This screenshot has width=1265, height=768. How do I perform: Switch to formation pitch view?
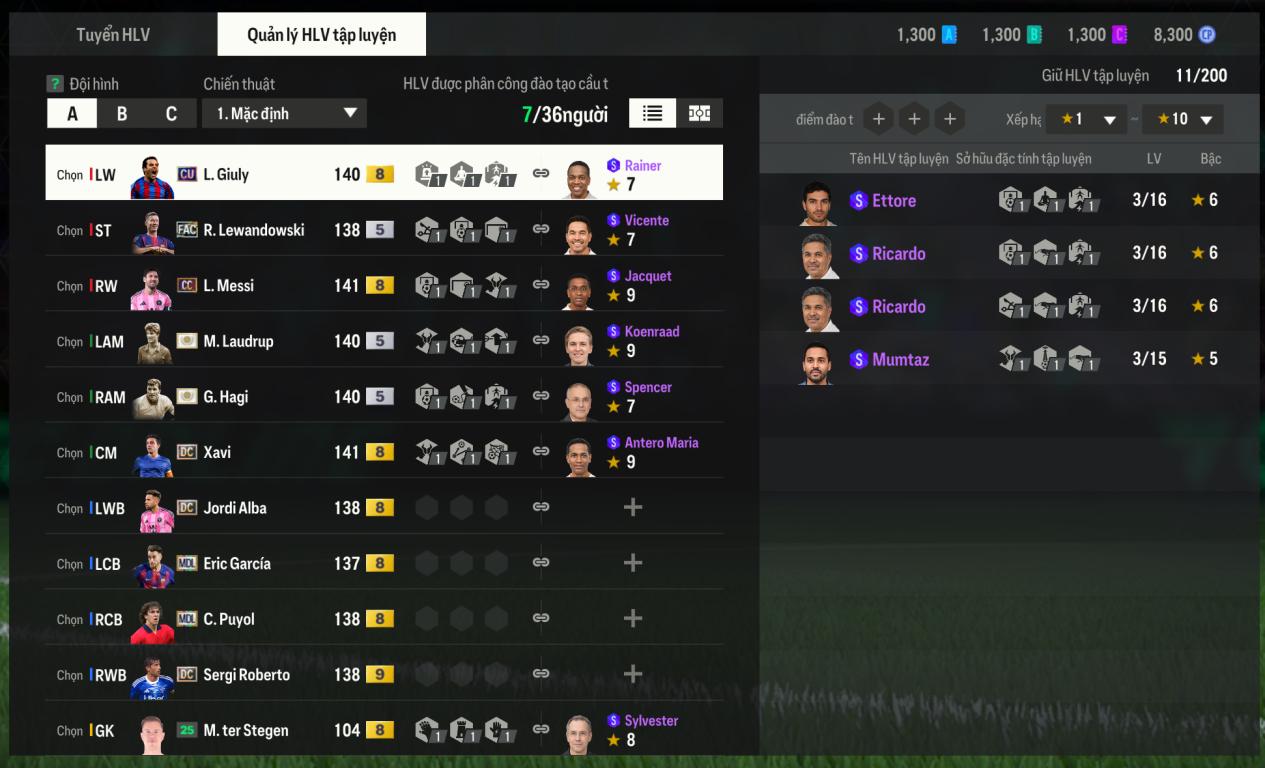[x=700, y=114]
